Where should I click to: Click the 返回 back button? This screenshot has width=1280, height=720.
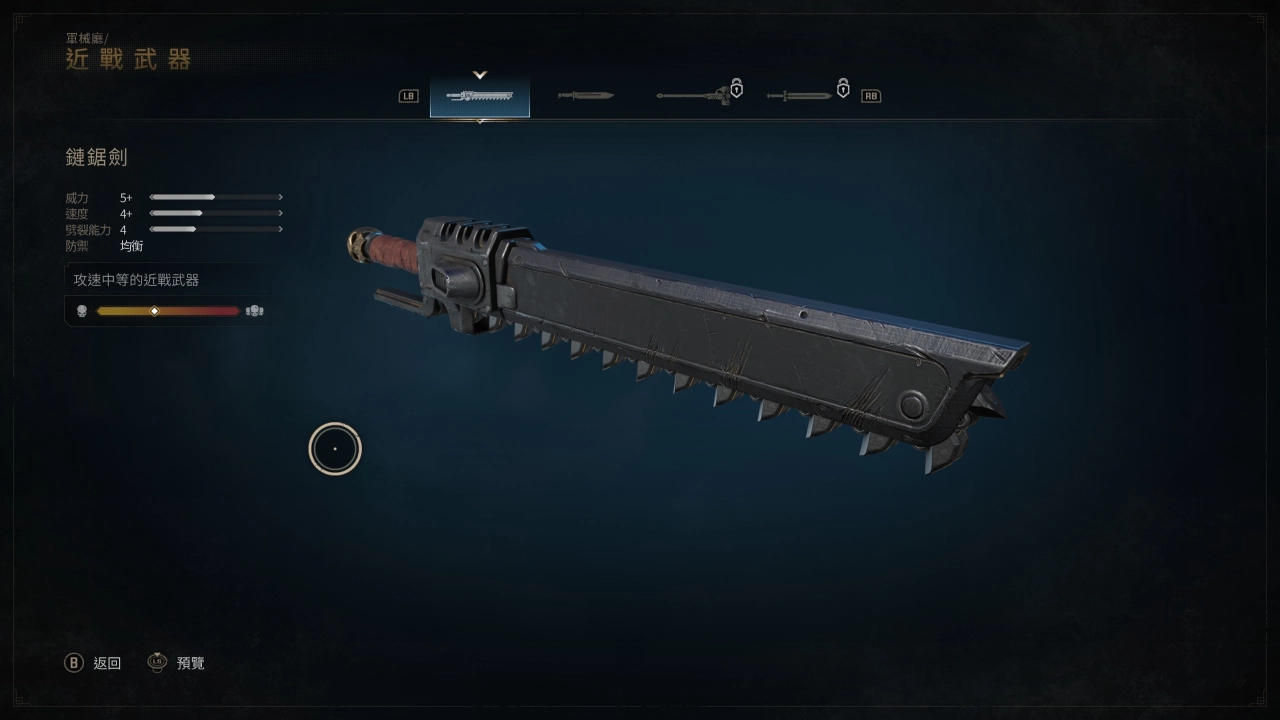coord(93,663)
